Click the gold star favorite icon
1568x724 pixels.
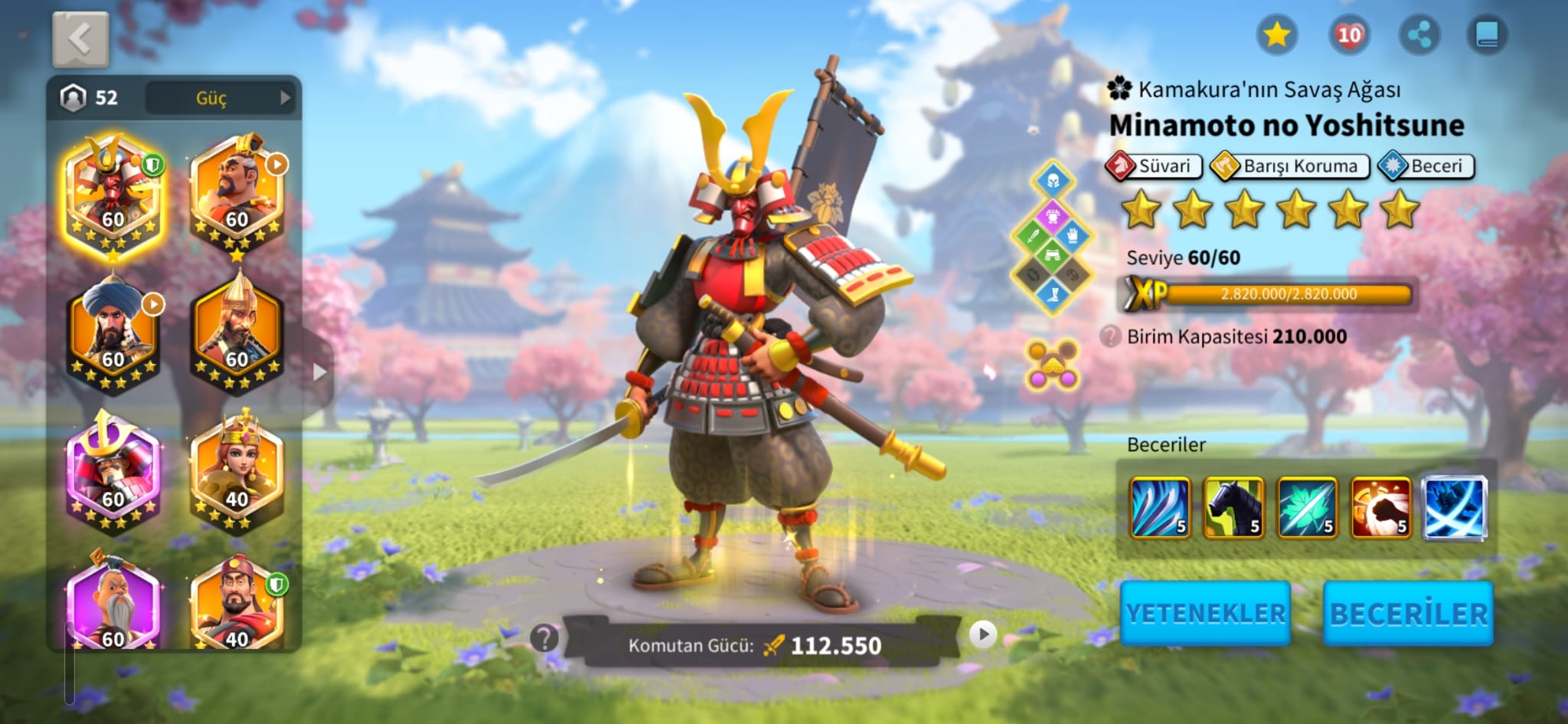1276,34
